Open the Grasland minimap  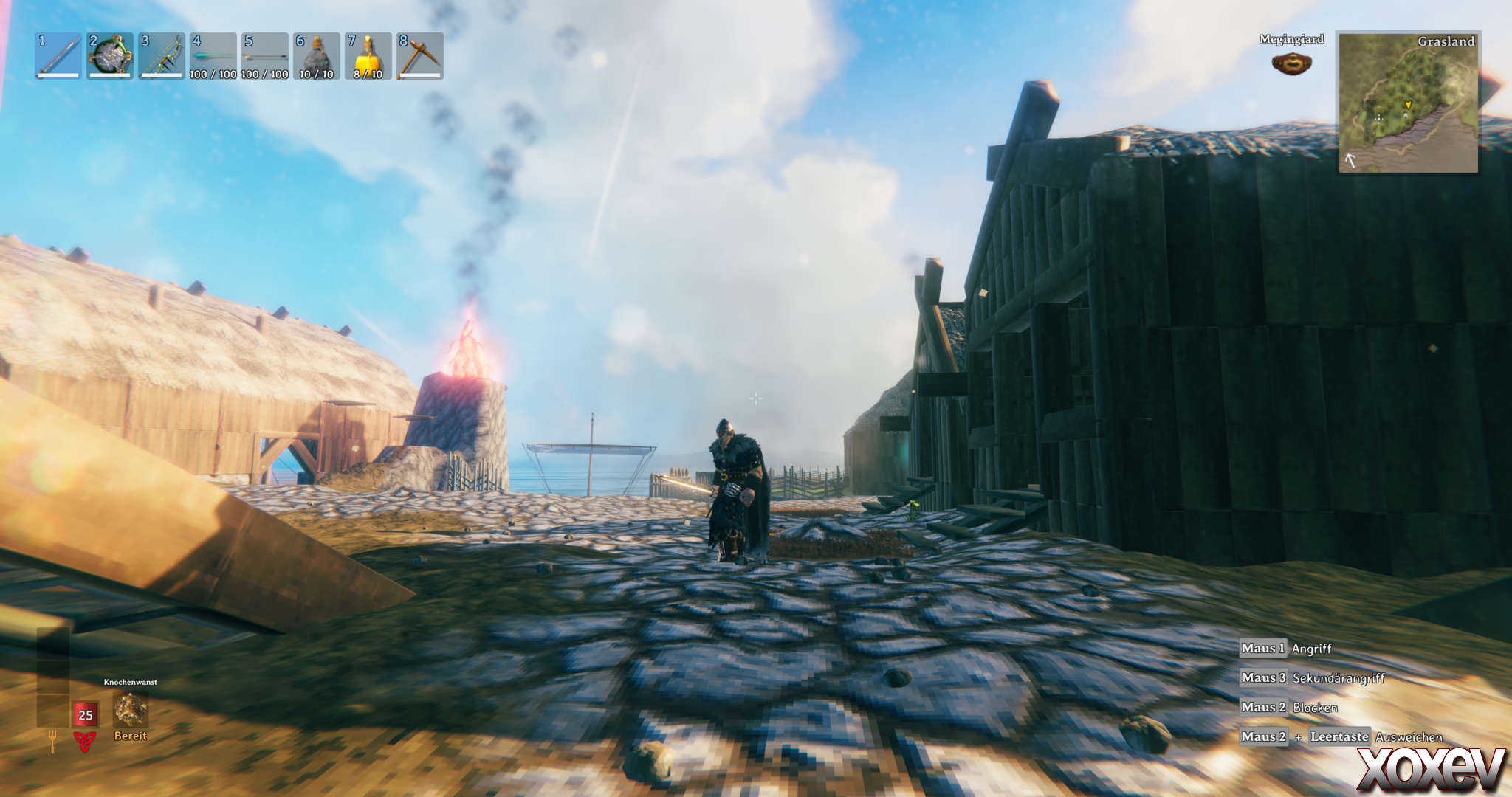tap(1409, 102)
